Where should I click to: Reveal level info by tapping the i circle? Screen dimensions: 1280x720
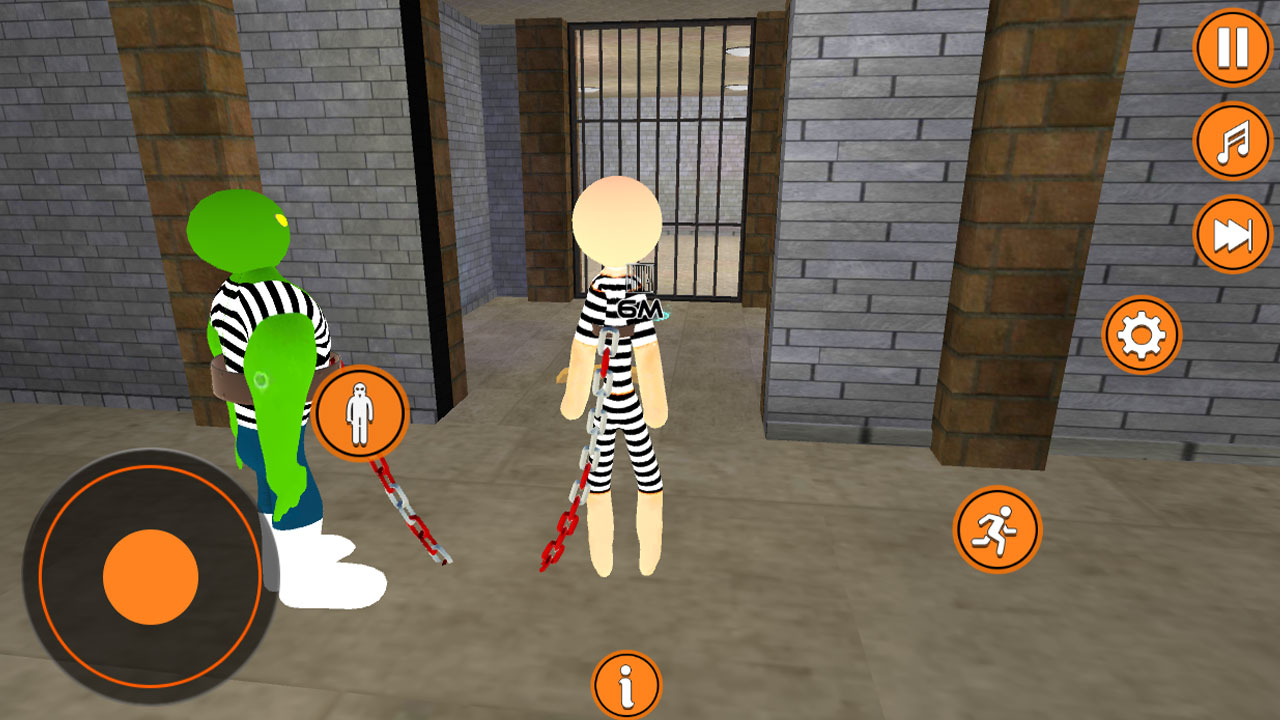click(x=627, y=681)
